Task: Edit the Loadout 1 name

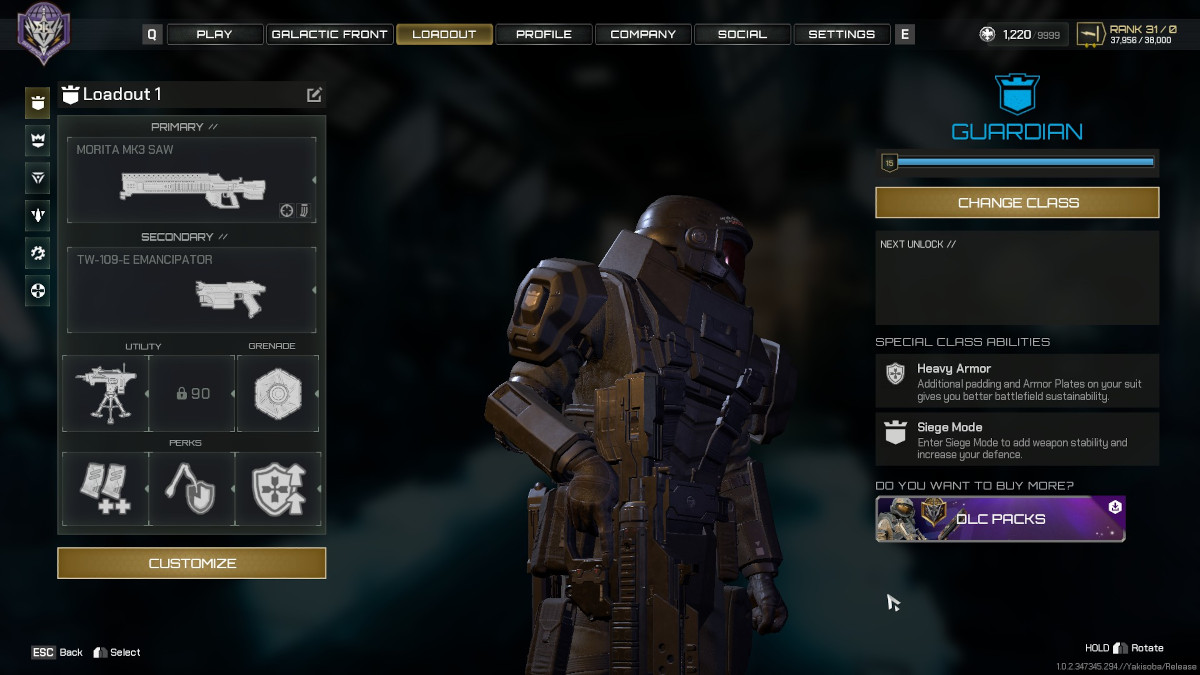Action: coord(314,95)
